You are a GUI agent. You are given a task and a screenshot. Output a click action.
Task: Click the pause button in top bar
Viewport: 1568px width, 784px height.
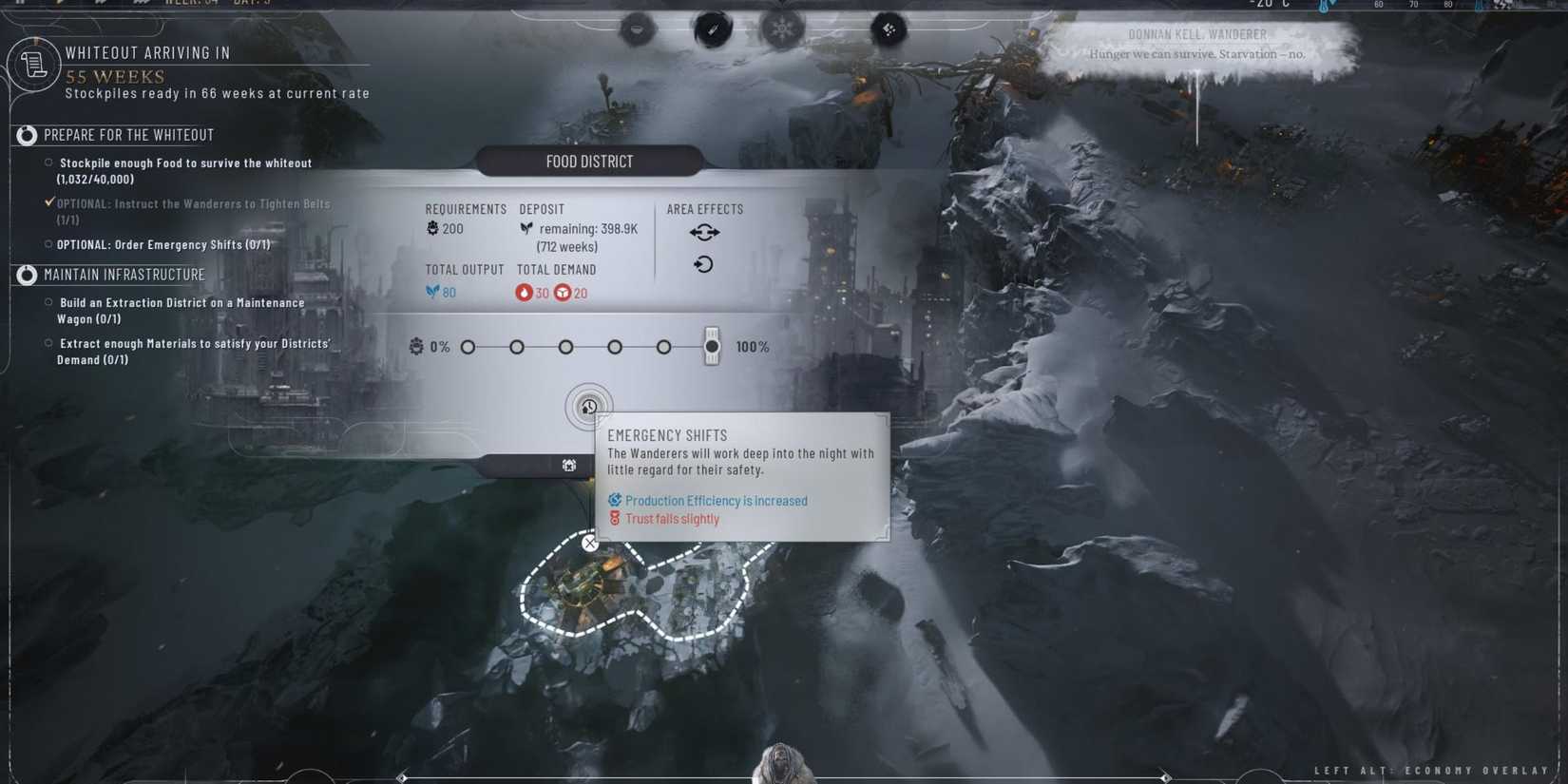[19, 3]
